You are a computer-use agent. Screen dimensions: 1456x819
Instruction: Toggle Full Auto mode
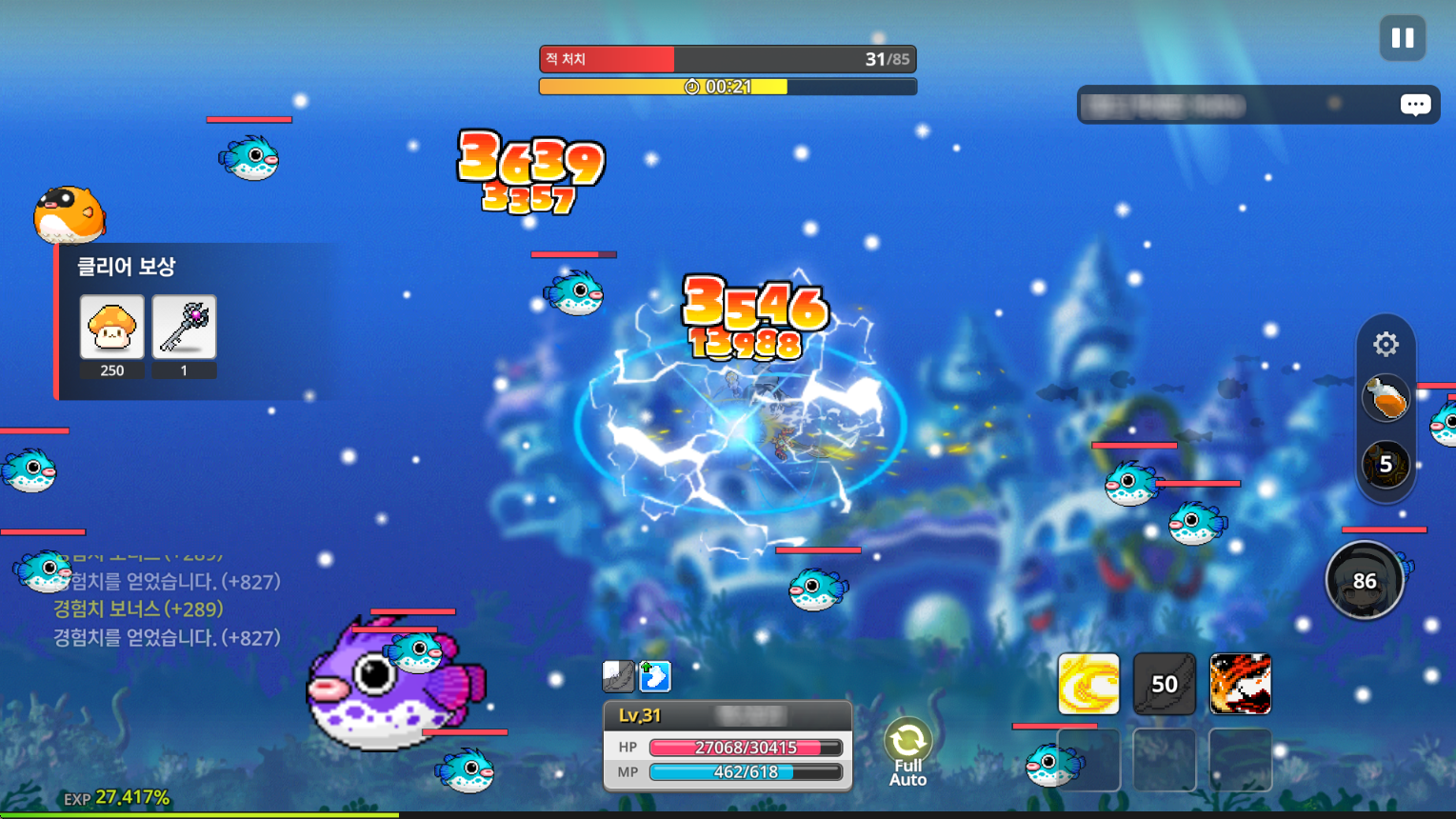click(x=908, y=751)
